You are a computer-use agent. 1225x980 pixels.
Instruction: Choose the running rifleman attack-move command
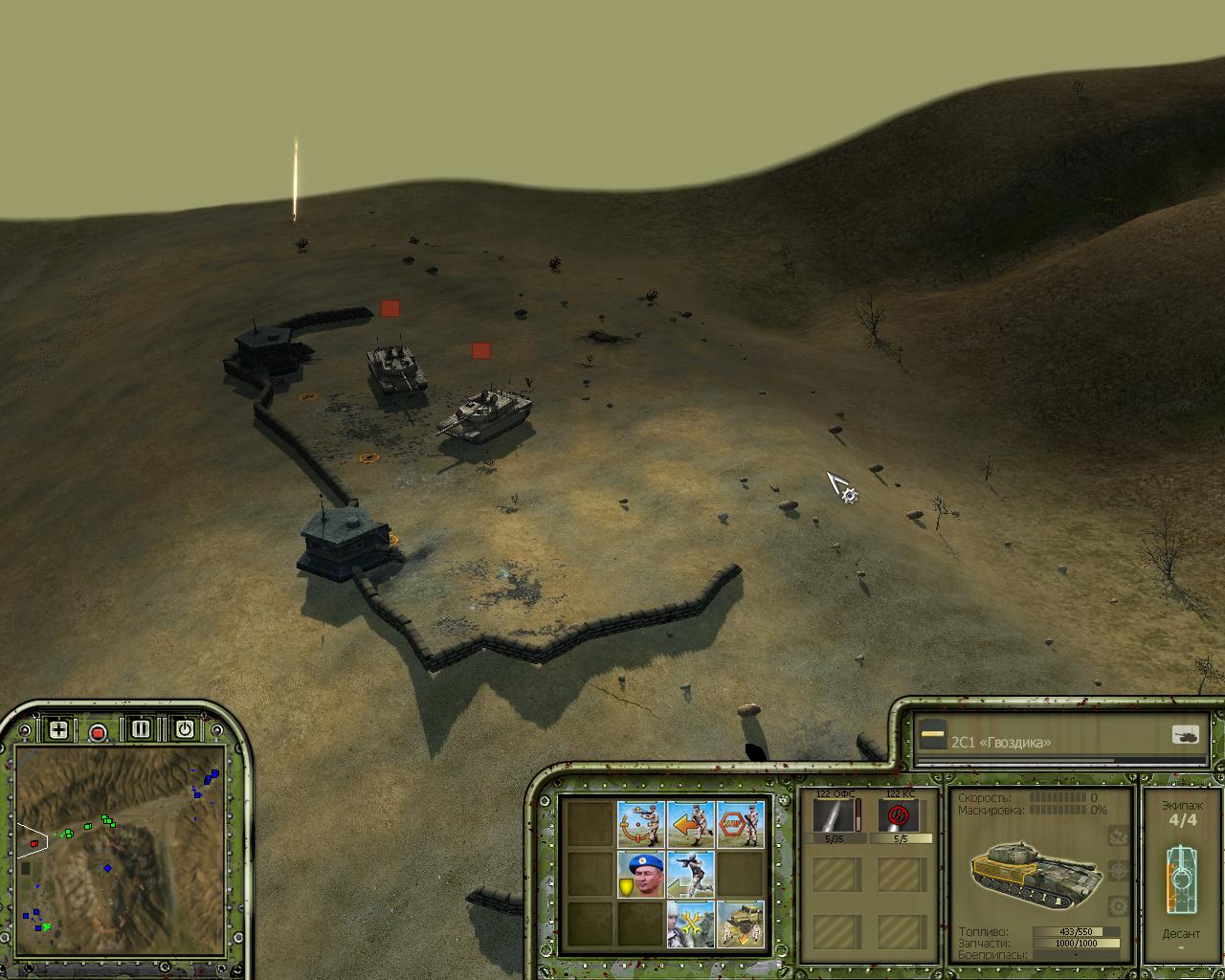point(690,874)
